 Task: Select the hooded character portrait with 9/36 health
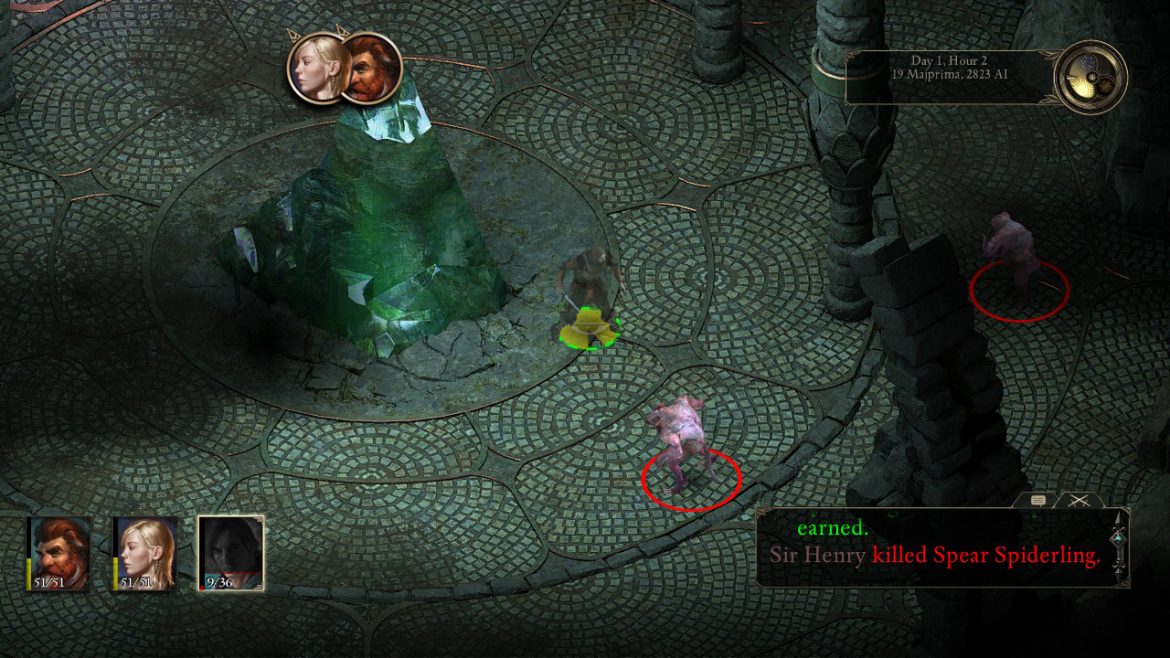[230, 551]
